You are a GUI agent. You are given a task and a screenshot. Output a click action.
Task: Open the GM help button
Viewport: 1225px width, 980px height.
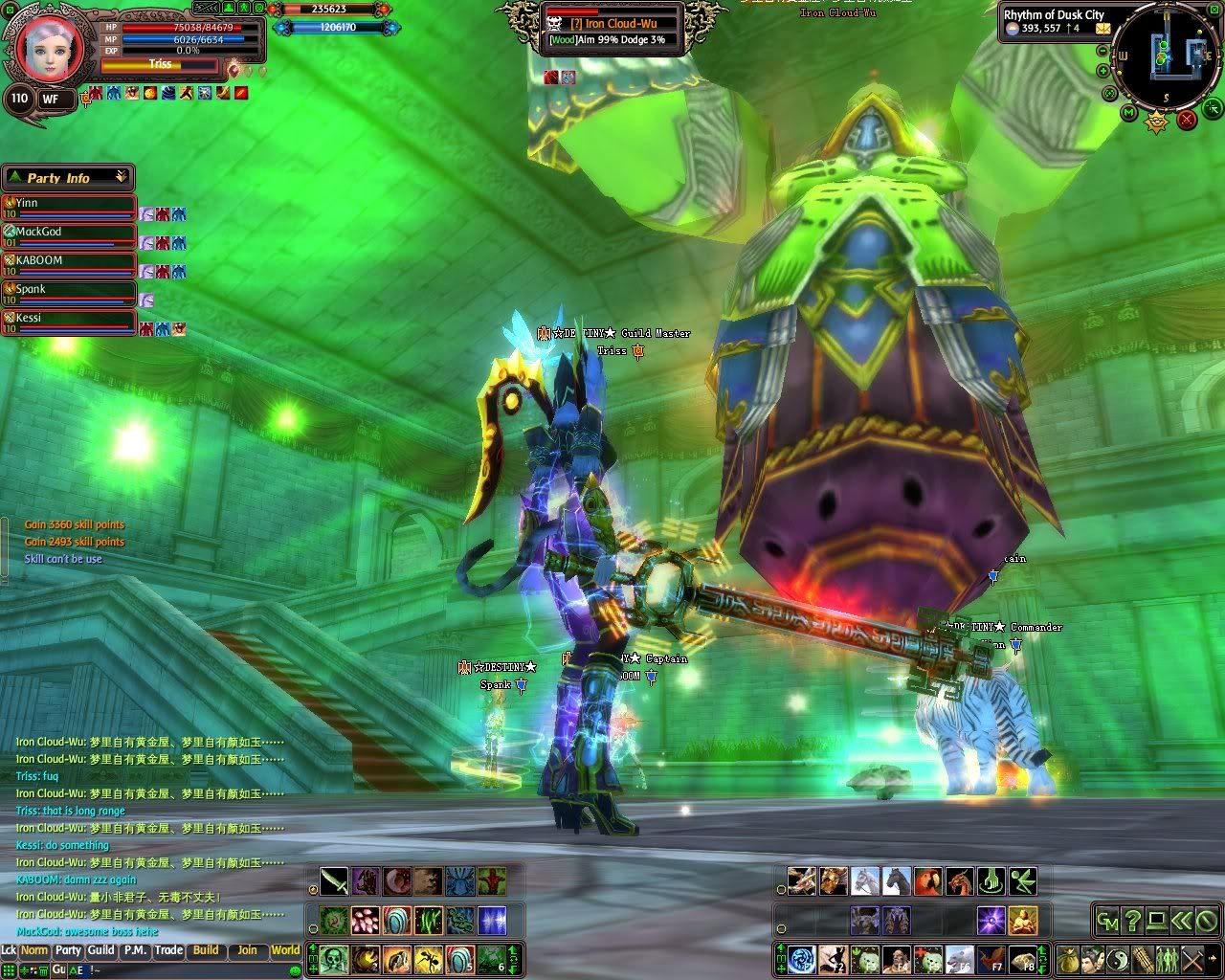coord(1107,921)
